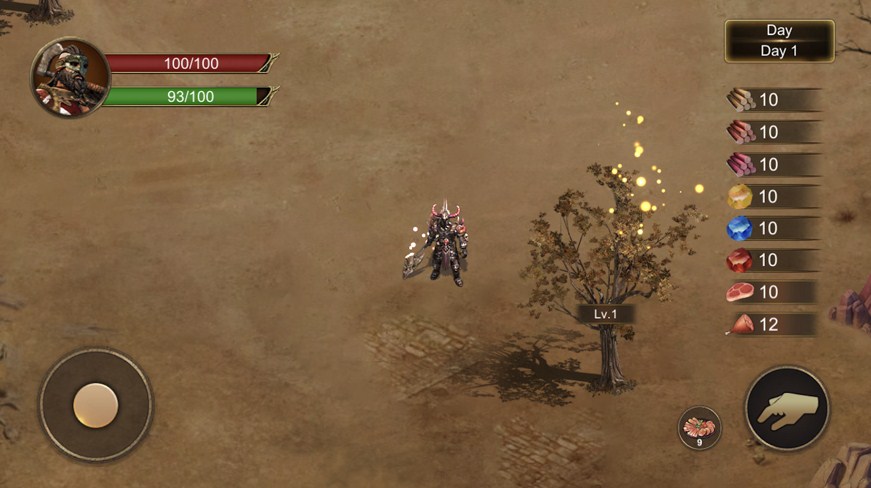Image resolution: width=871 pixels, height=488 pixels.
Task: Use the food item with count 9
Action: 699,428
